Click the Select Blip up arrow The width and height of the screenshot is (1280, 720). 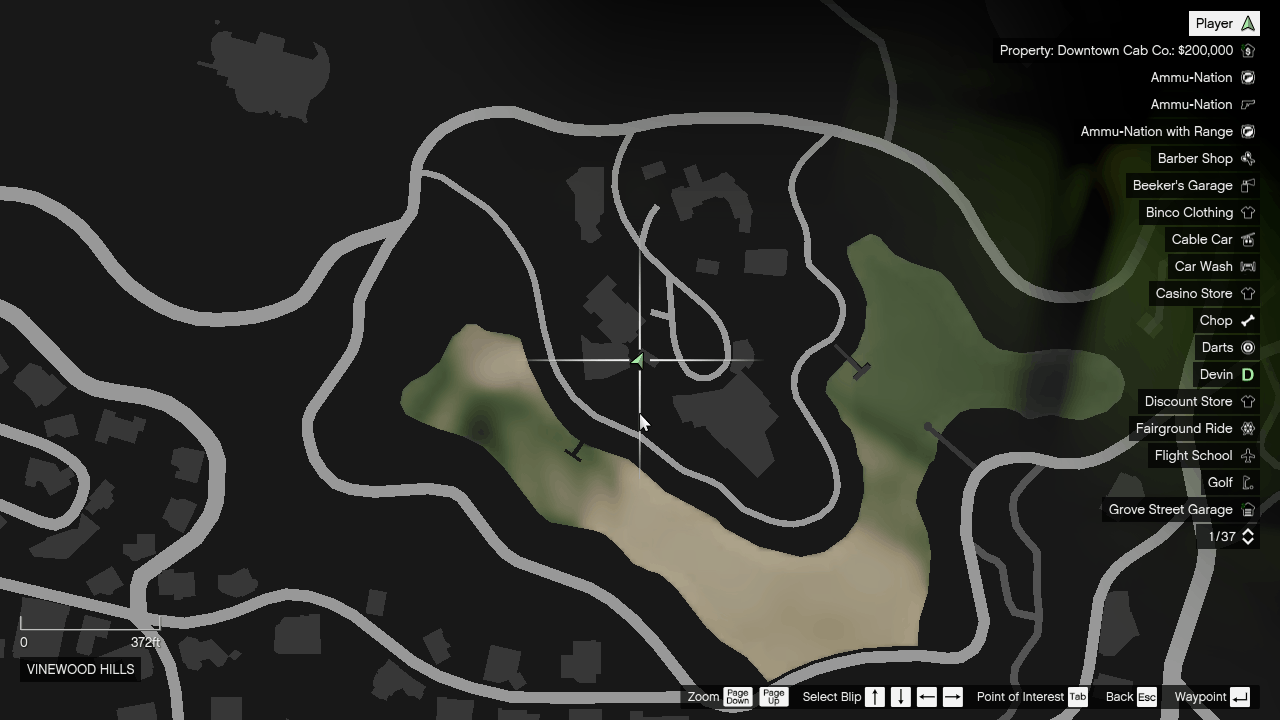tap(873, 697)
